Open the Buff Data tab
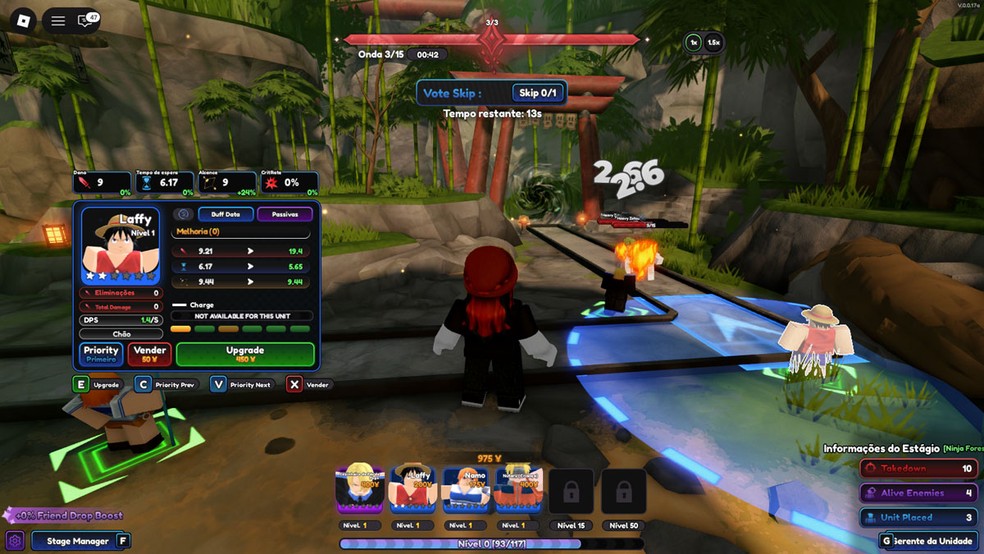 click(225, 214)
